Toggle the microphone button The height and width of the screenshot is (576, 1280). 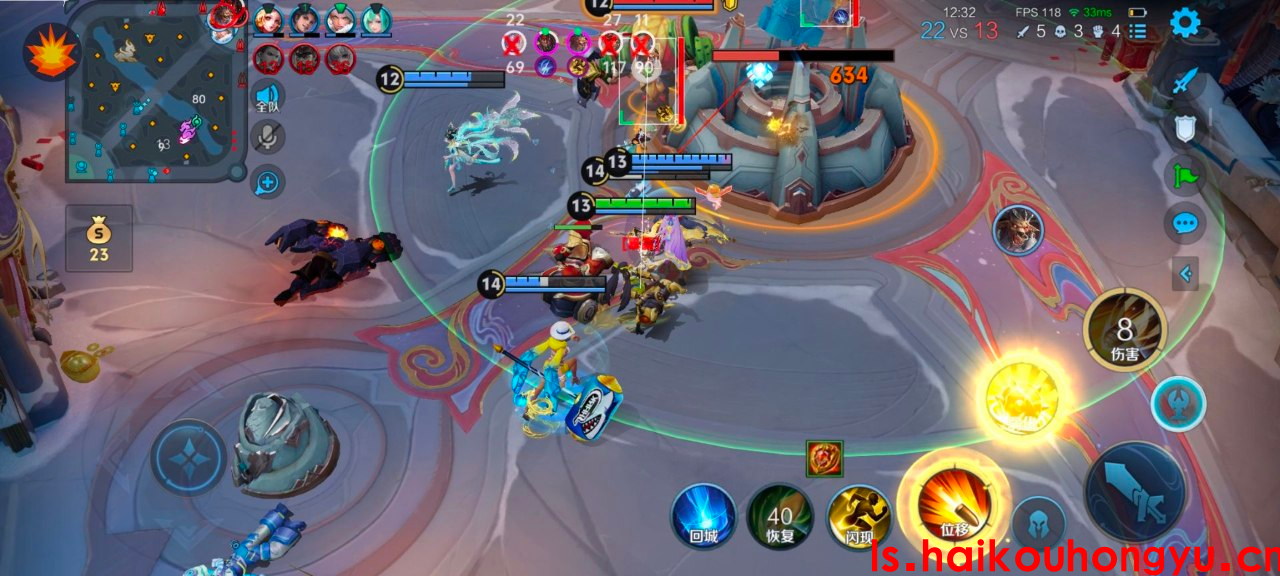(268, 138)
